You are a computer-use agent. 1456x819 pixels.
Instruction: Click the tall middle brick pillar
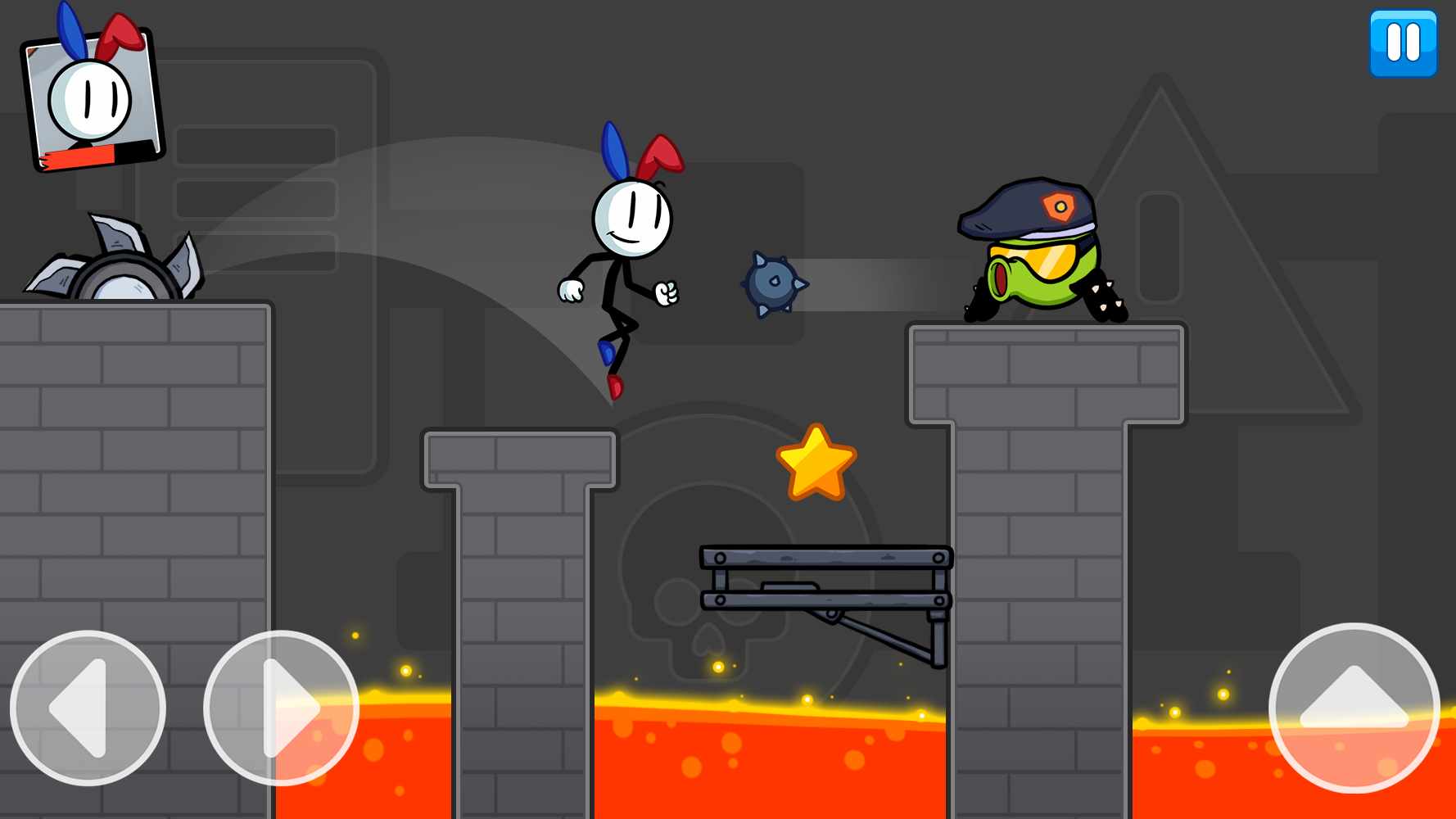(x=520, y=614)
